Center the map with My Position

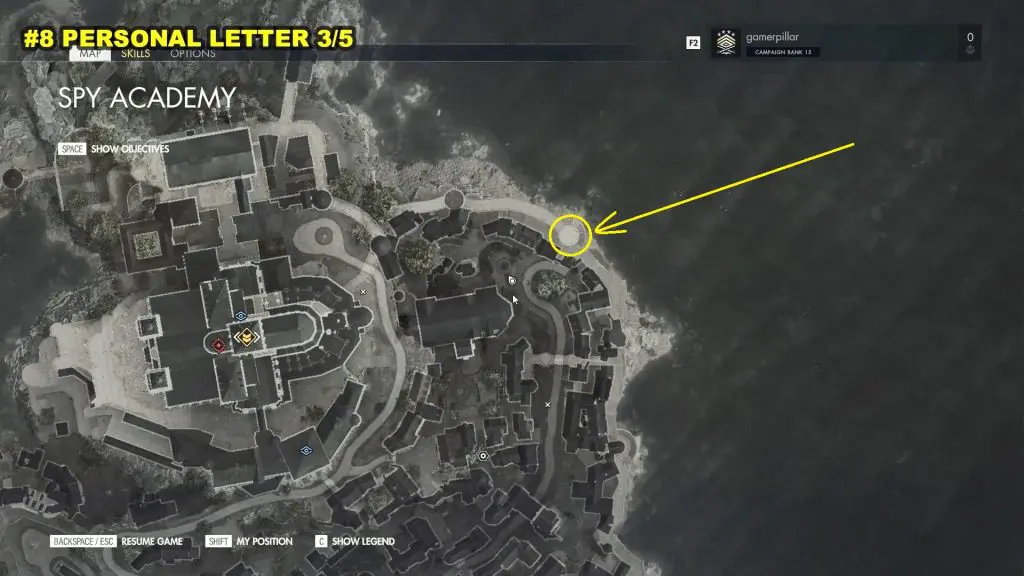coord(264,541)
